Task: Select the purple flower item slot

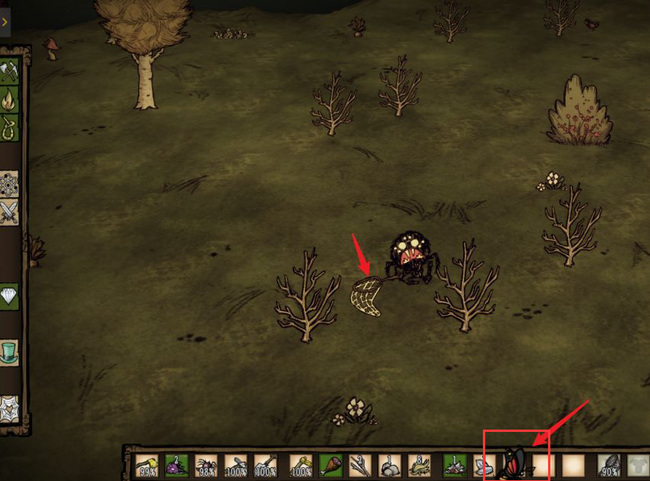Action: (x=177, y=466)
